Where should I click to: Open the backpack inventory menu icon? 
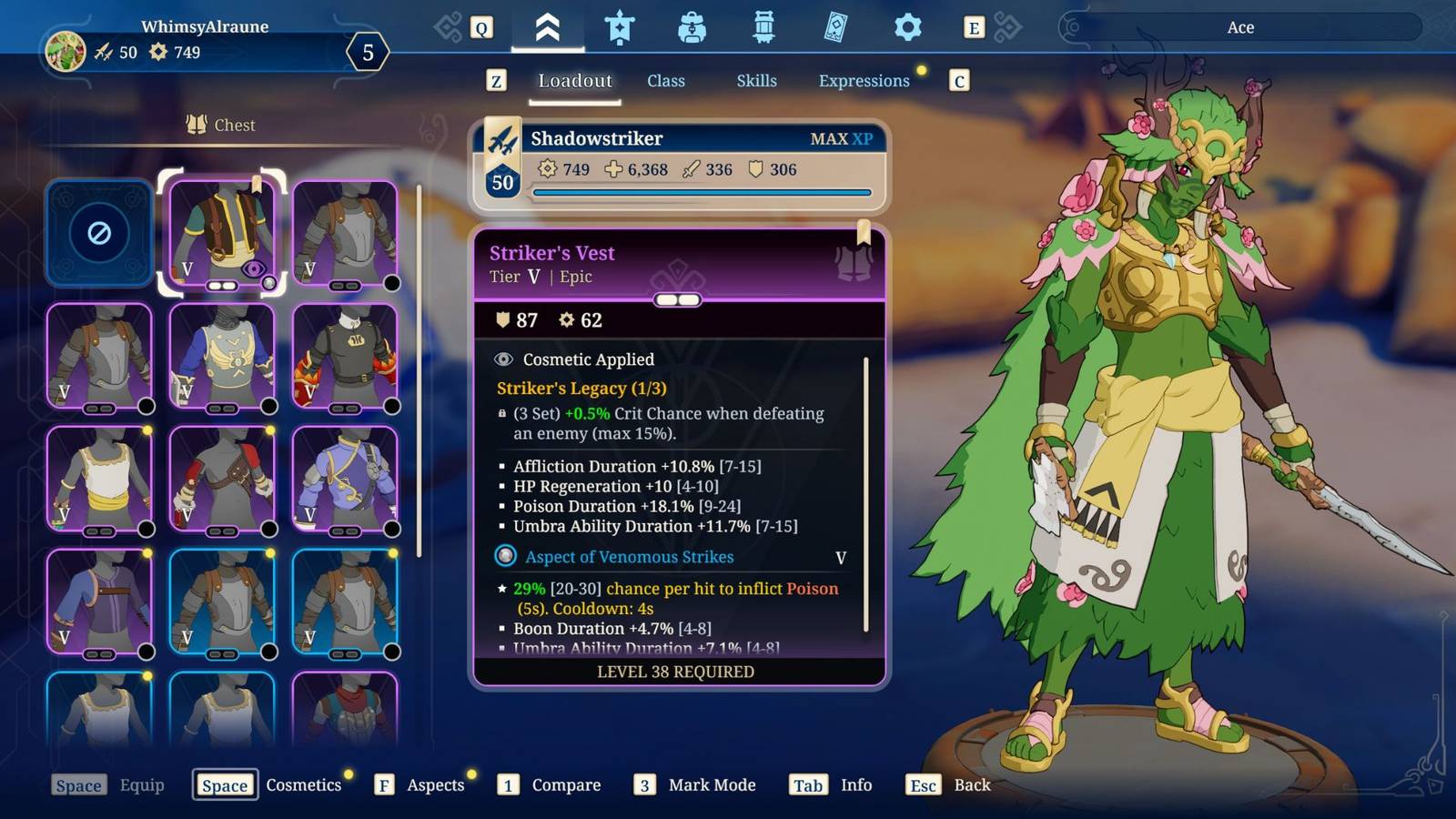click(692, 28)
